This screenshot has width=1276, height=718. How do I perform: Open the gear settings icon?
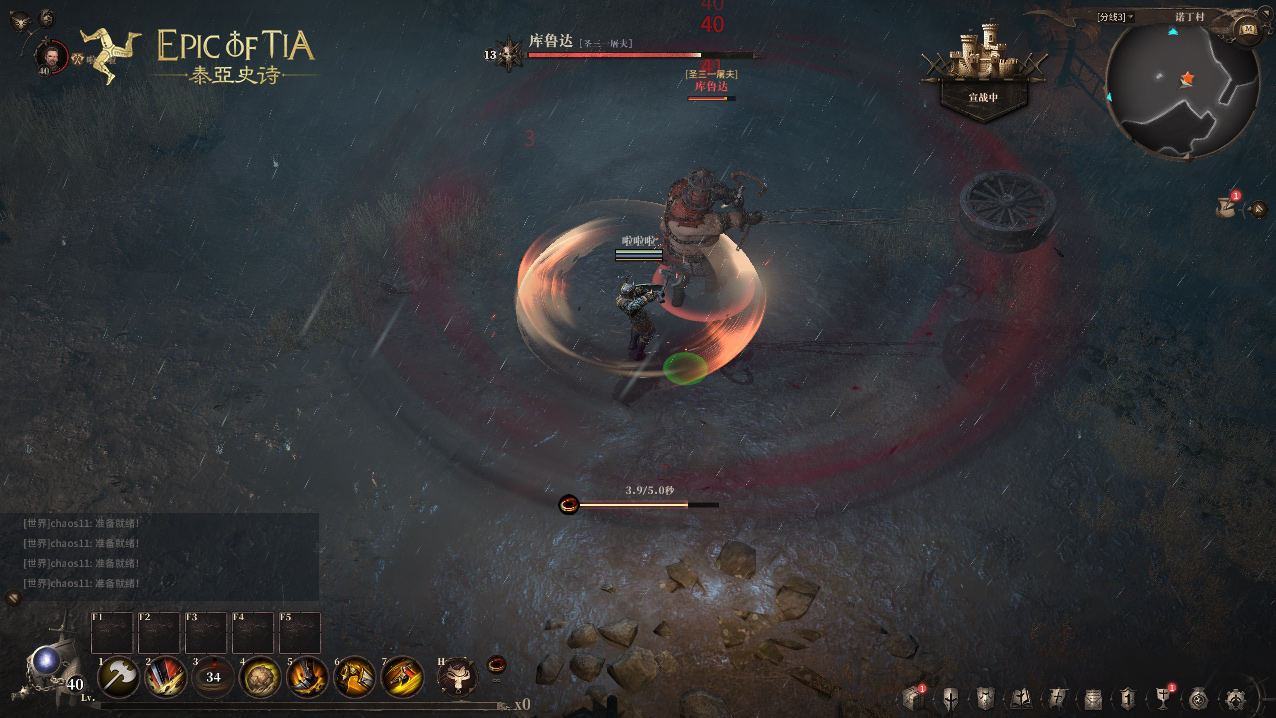(1235, 698)
